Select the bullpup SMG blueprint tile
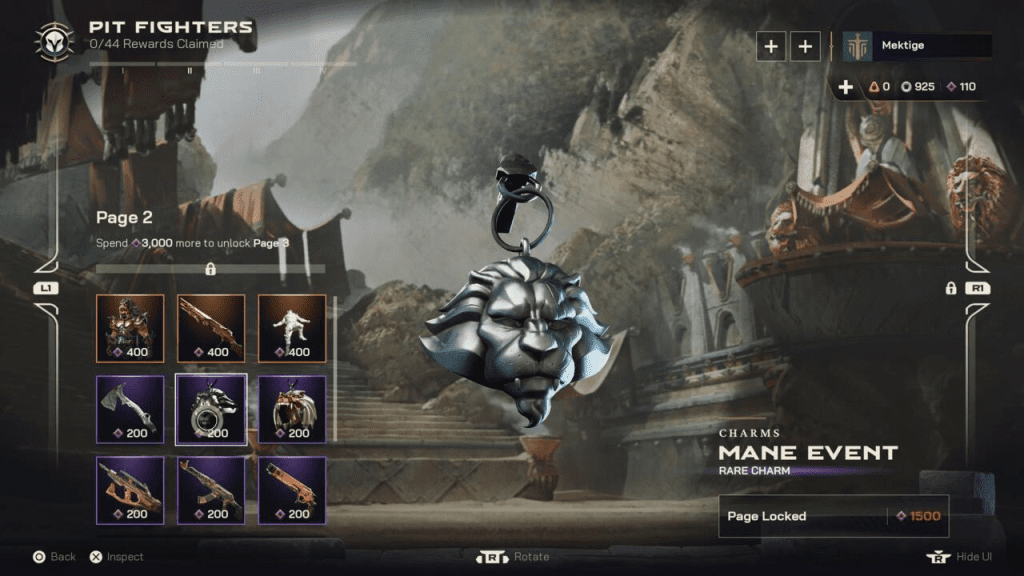This screenshot has width=1024, height=576. pos(130,490)
